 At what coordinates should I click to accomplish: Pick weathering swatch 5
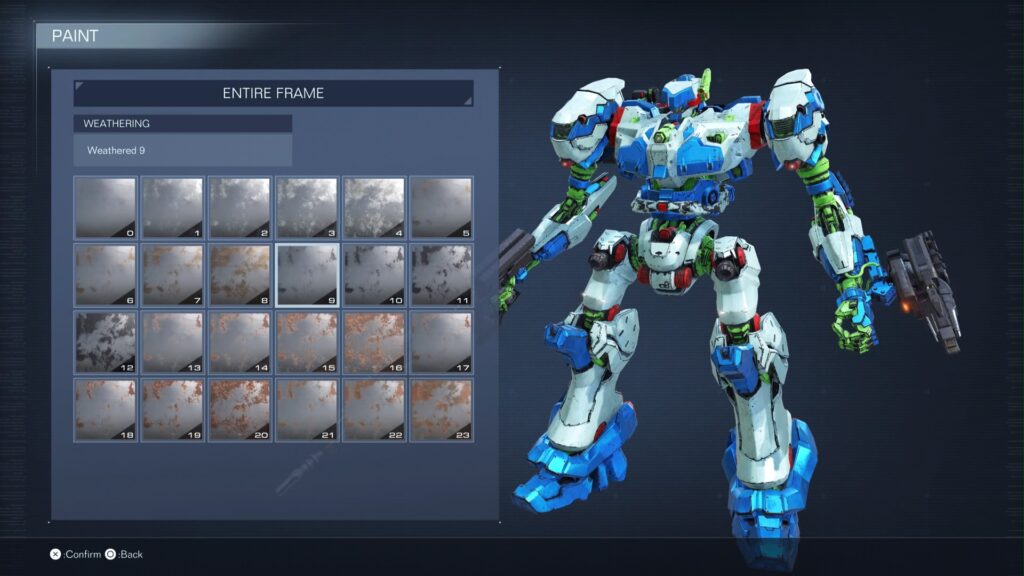click(441, 208)
